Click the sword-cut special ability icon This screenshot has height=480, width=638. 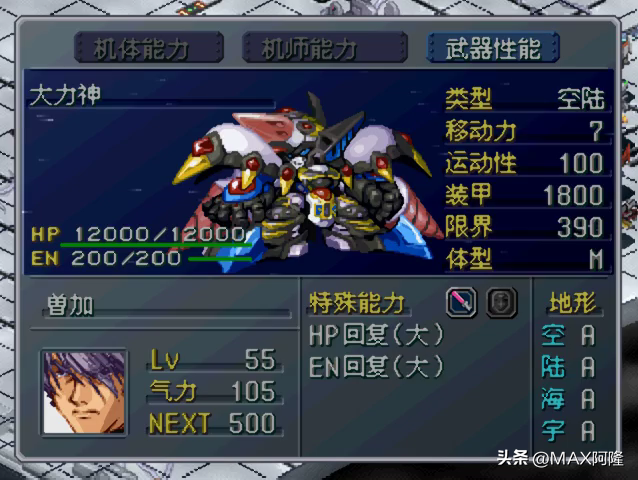point(461,302)
